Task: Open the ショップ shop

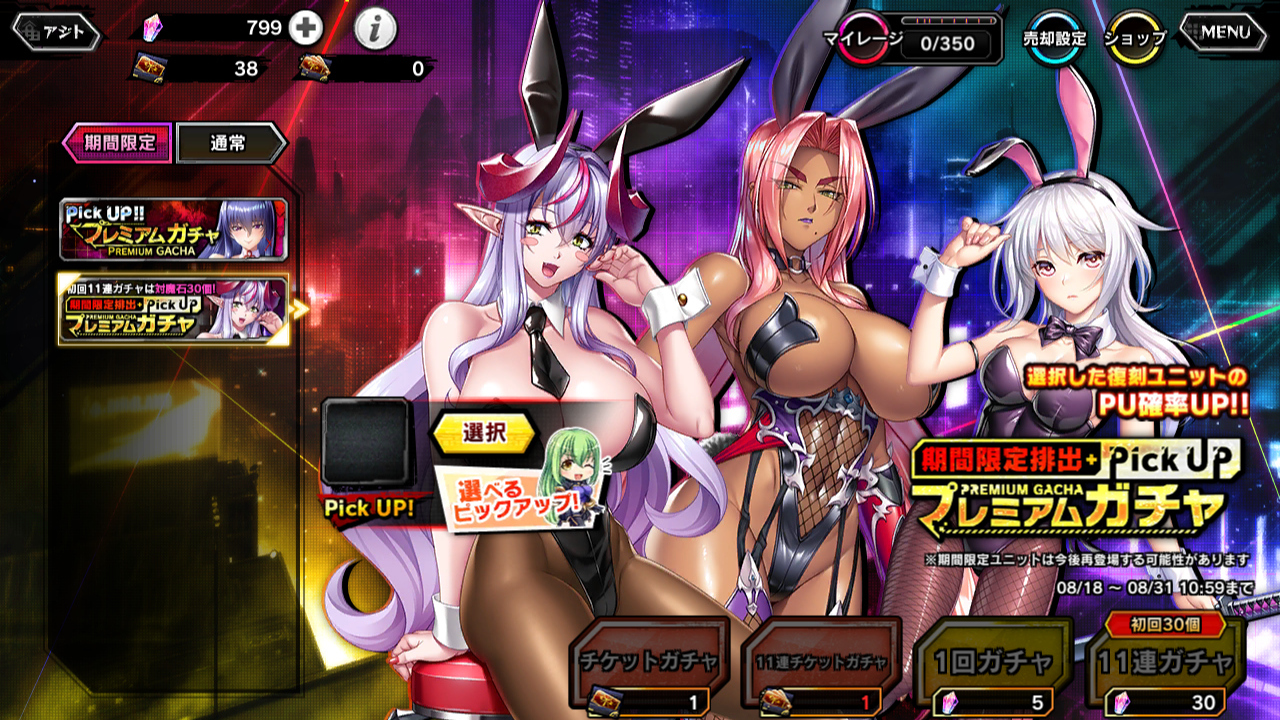Action: [1135, 38]
